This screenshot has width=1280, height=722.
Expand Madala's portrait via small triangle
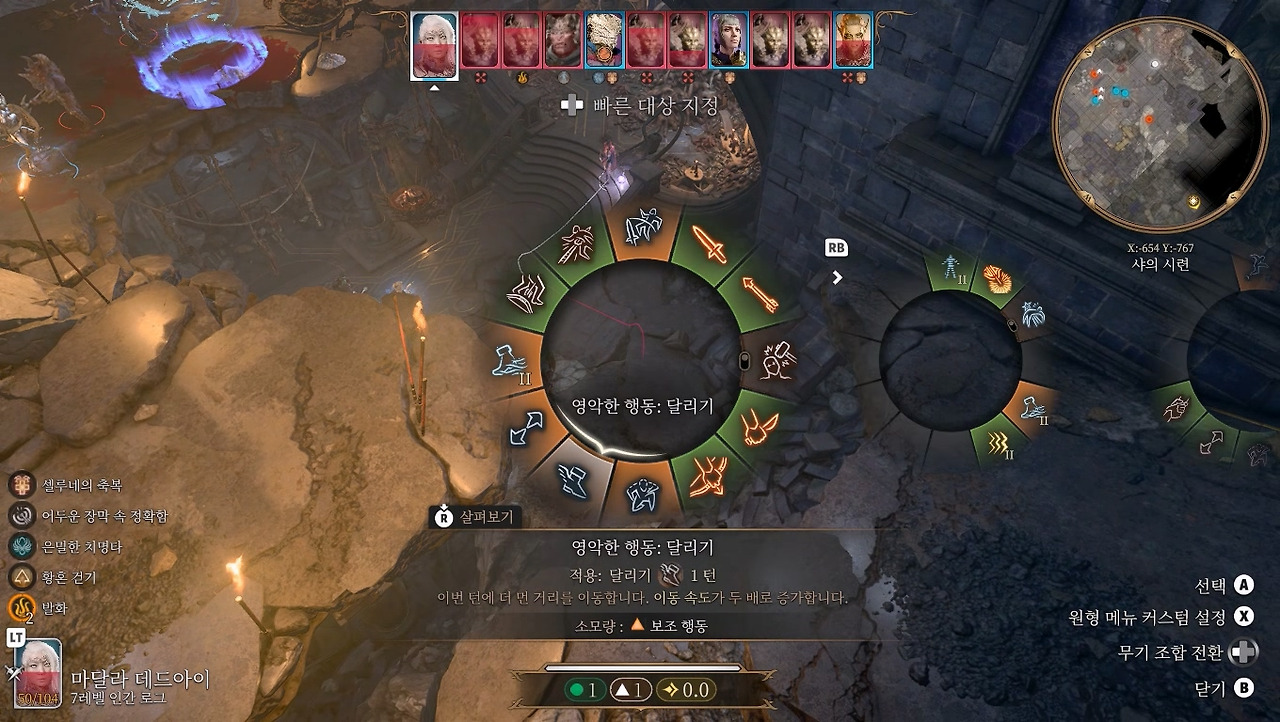tap(433, 88)
